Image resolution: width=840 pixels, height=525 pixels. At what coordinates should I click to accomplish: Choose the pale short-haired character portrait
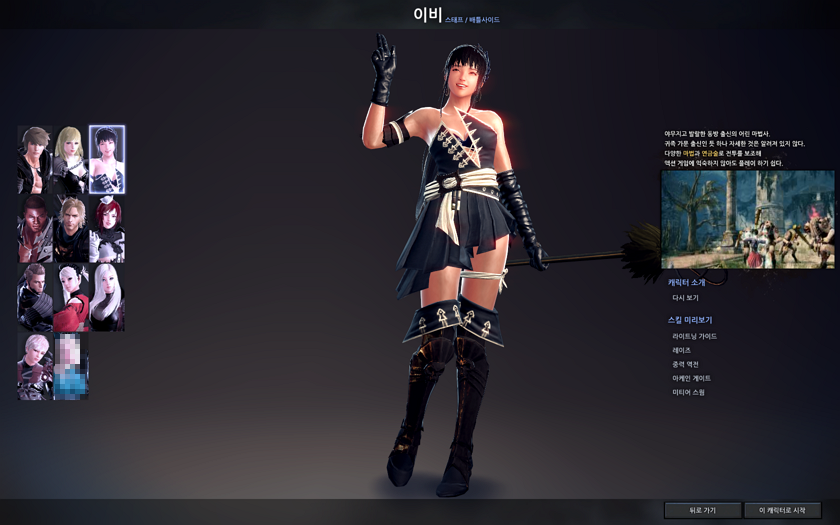(34, 366)
